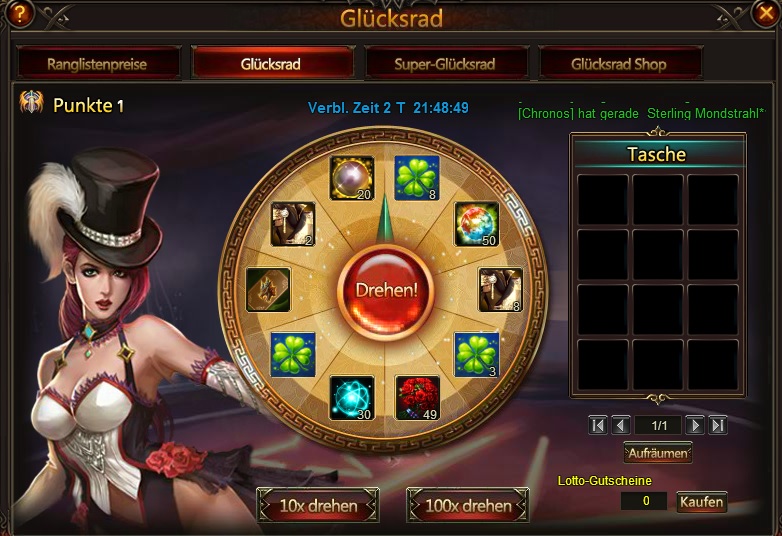Click Aufräumen to tidy the bag
782x536 pixels.
pyautogui.click(x=657, y=453)
